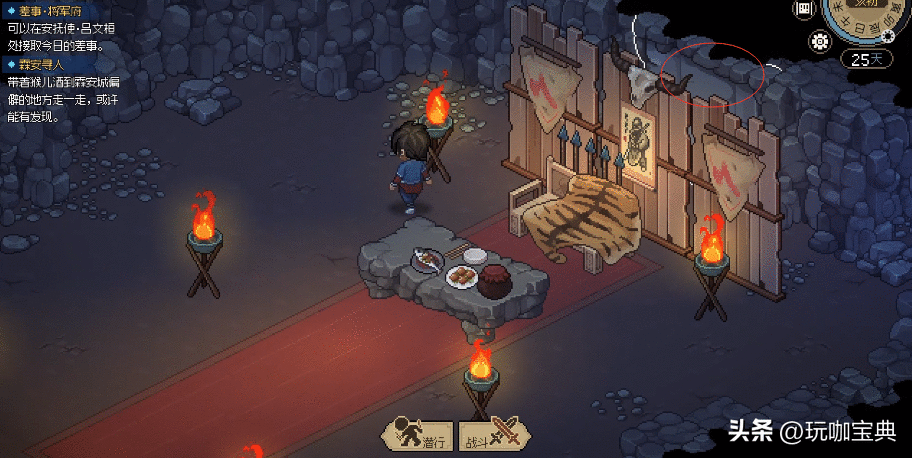Open the gear settings icon
912x458 pixels.
(822, 41)
